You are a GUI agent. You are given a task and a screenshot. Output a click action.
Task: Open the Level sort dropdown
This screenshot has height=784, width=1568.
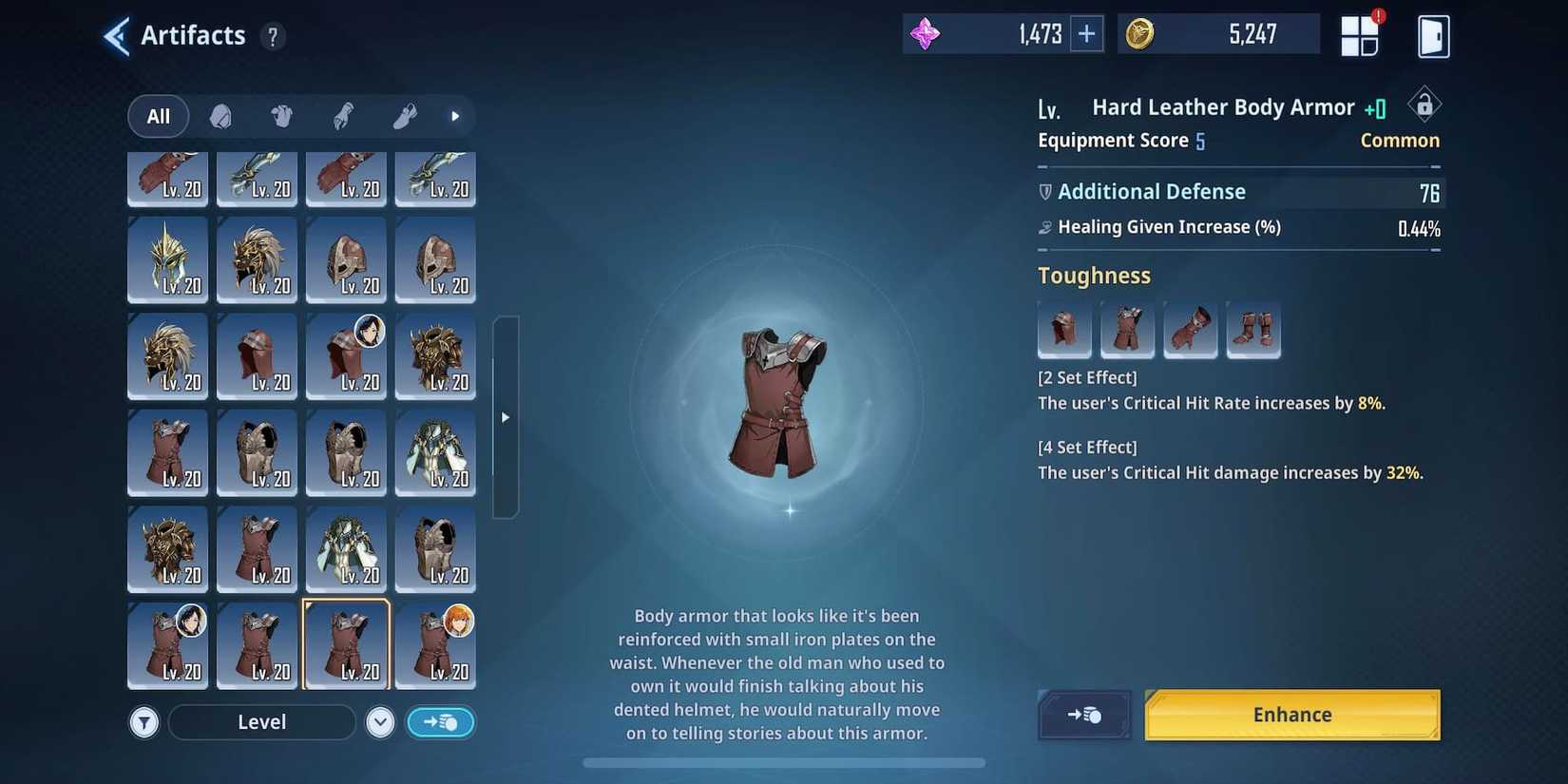(x=261, y=722)
